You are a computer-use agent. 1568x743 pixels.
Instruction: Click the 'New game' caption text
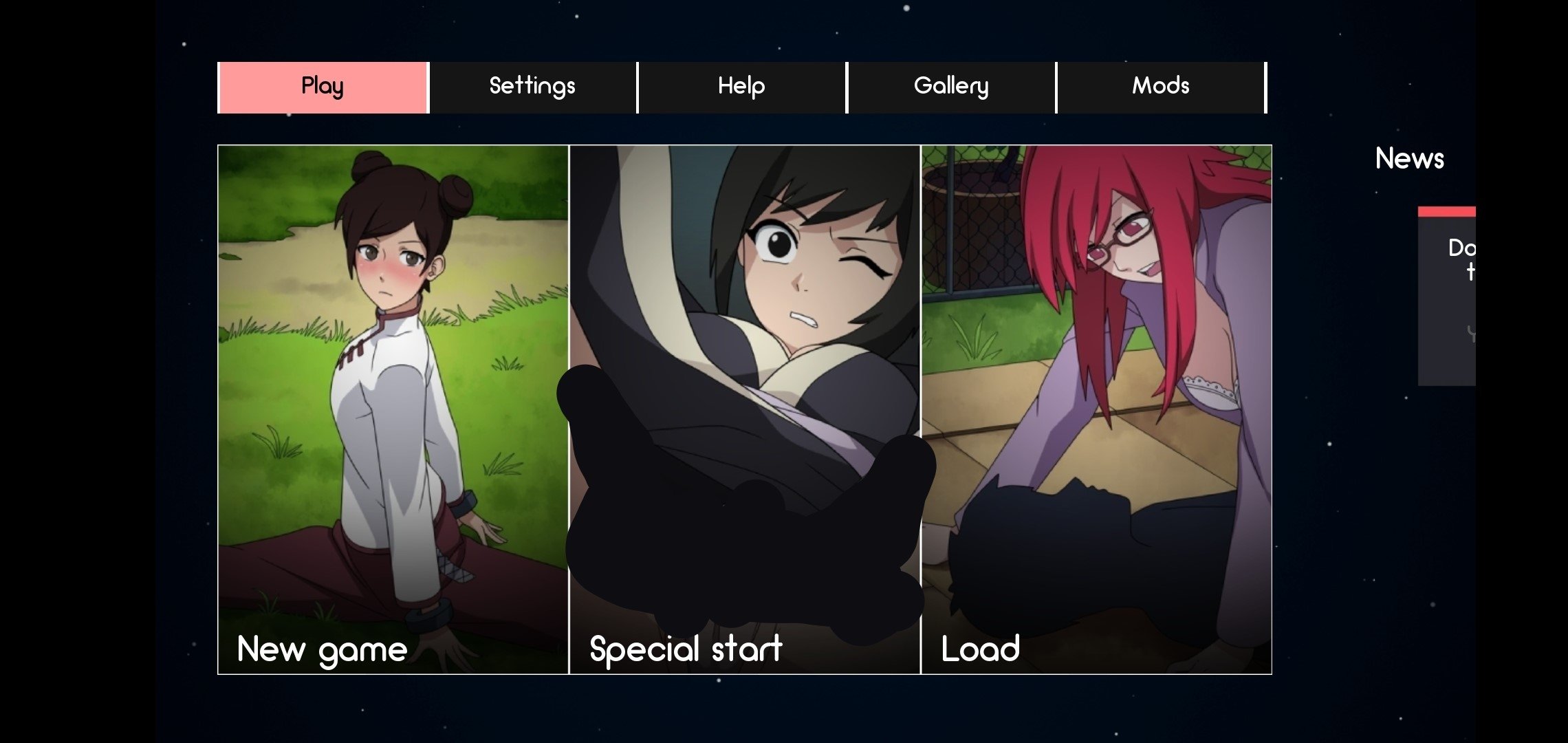tap(320, 647)
